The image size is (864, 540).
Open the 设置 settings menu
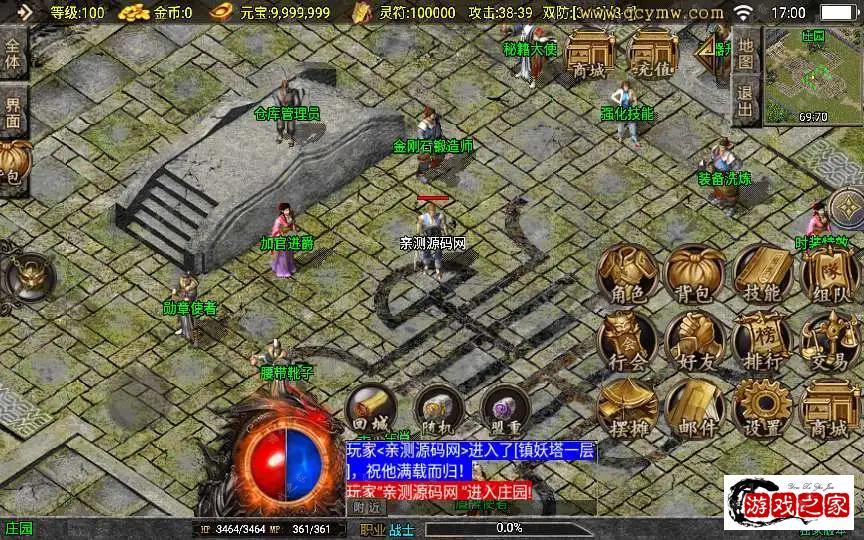click(763, 408)
